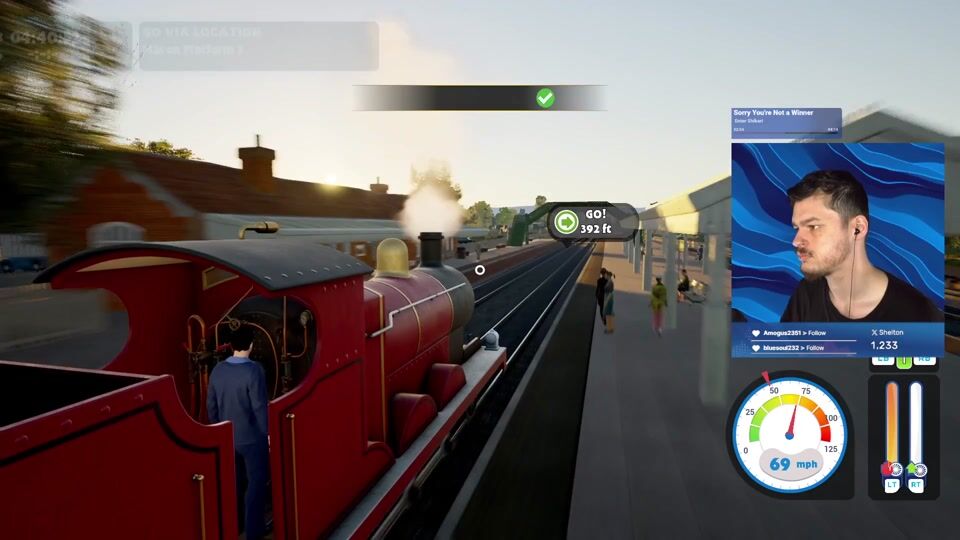
Task: Select the white brake lever bar
Action: (916, 425)
